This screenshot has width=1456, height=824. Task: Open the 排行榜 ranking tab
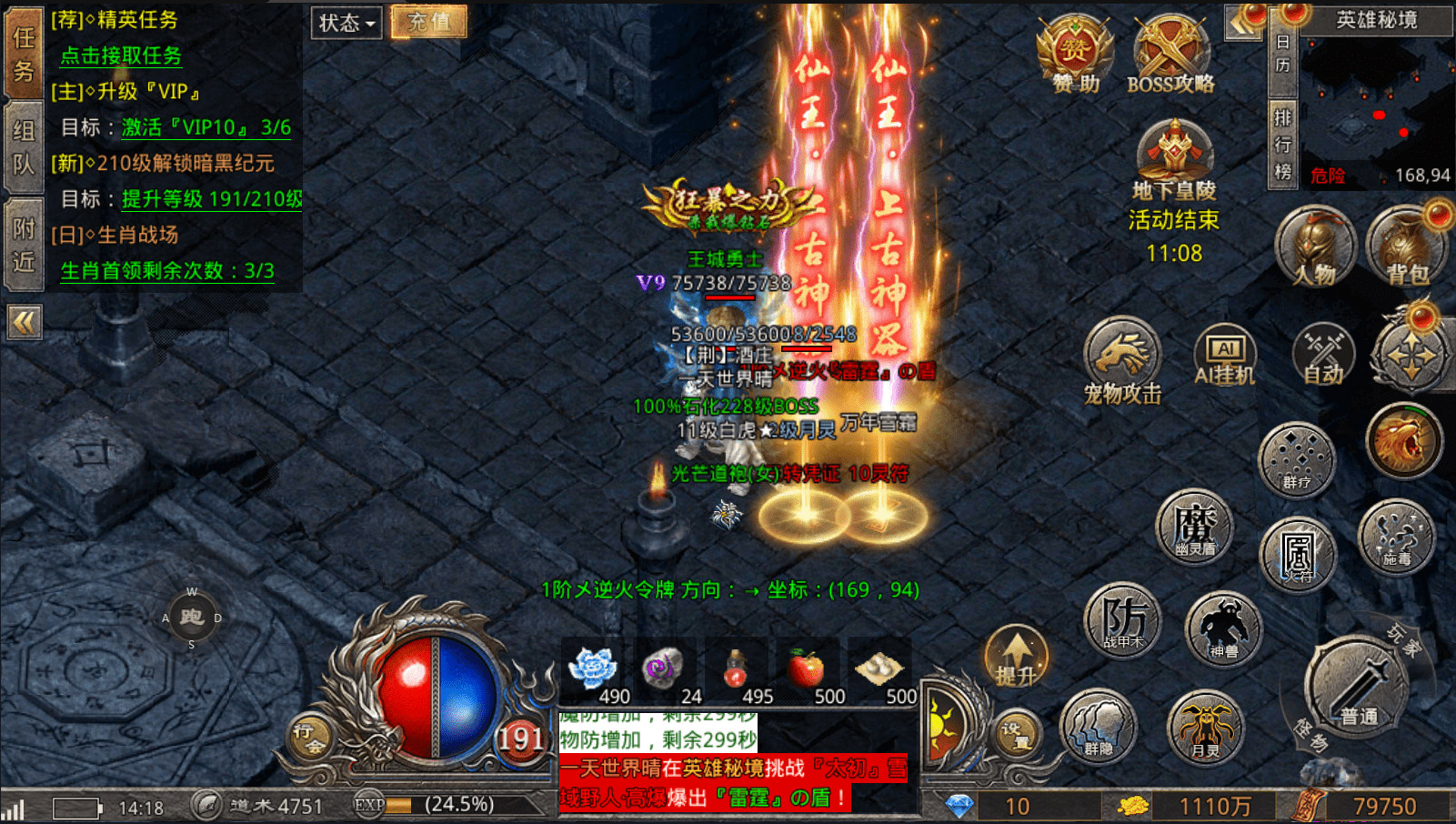click(x=1282, y=144)
